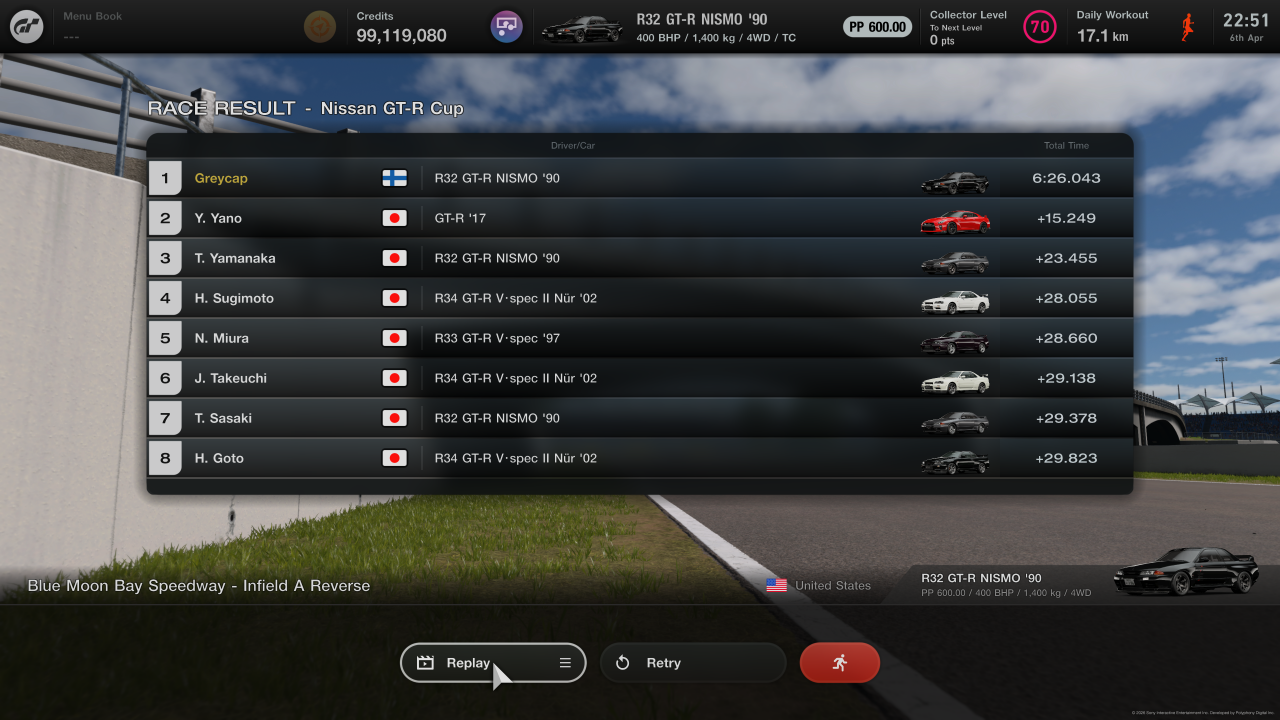Screen dimensions: 1280x720
Task: Open Collector Level via the pink 70 badge
Action: point(1040,26)
